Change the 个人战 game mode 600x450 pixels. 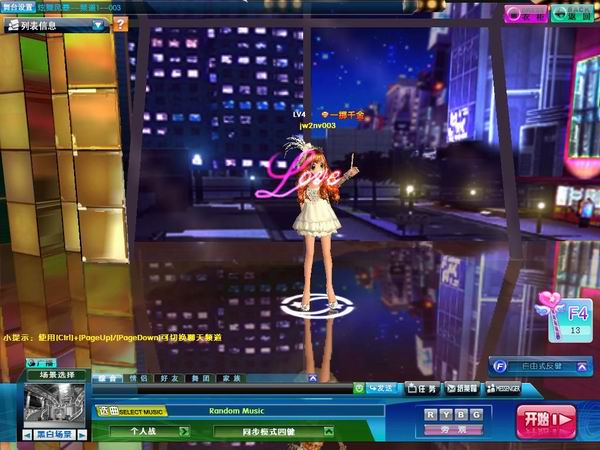147,431
